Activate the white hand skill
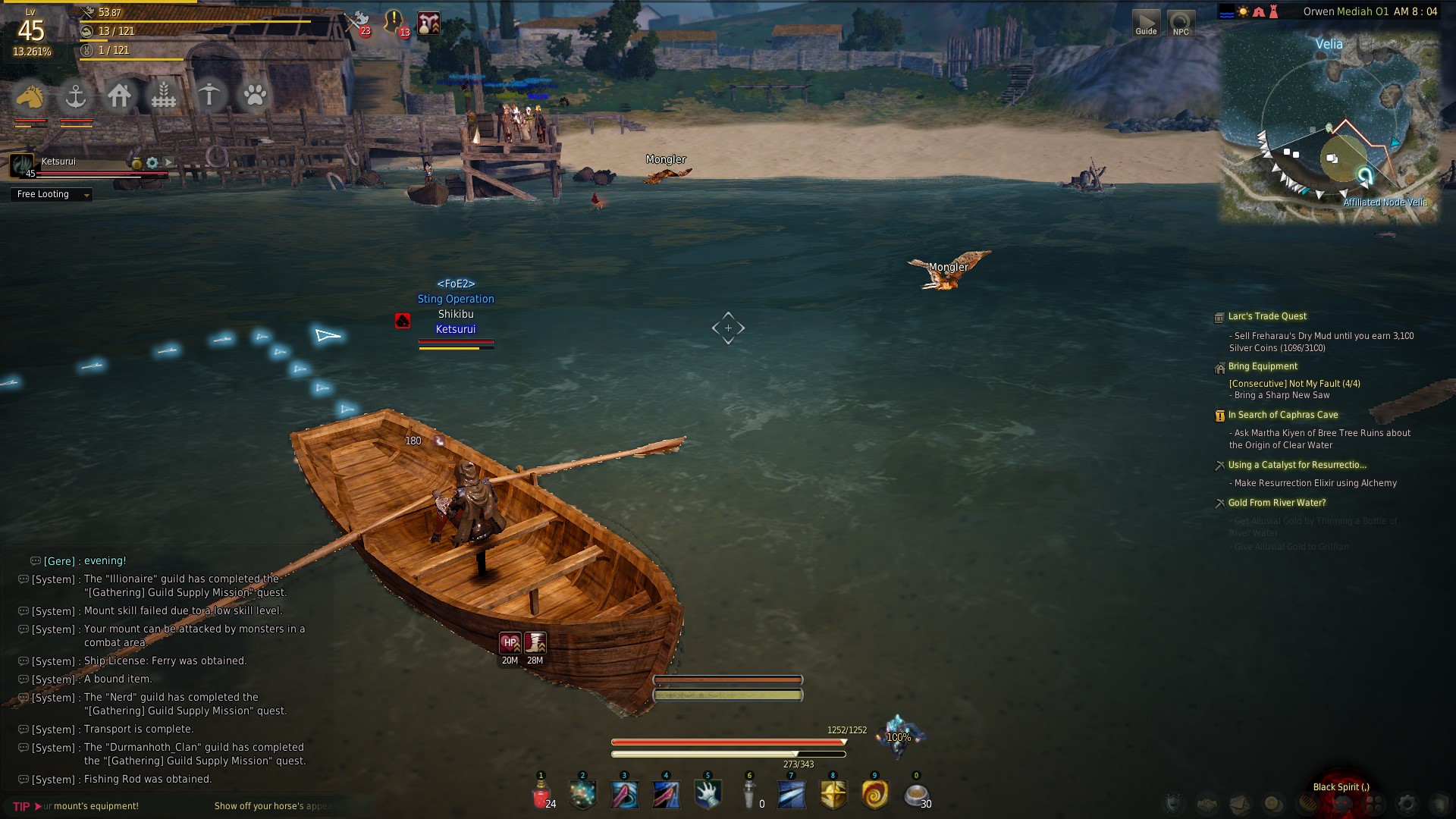Image resolution: width=1456 pixels, height=819 pixels. [x=708, y=795]
